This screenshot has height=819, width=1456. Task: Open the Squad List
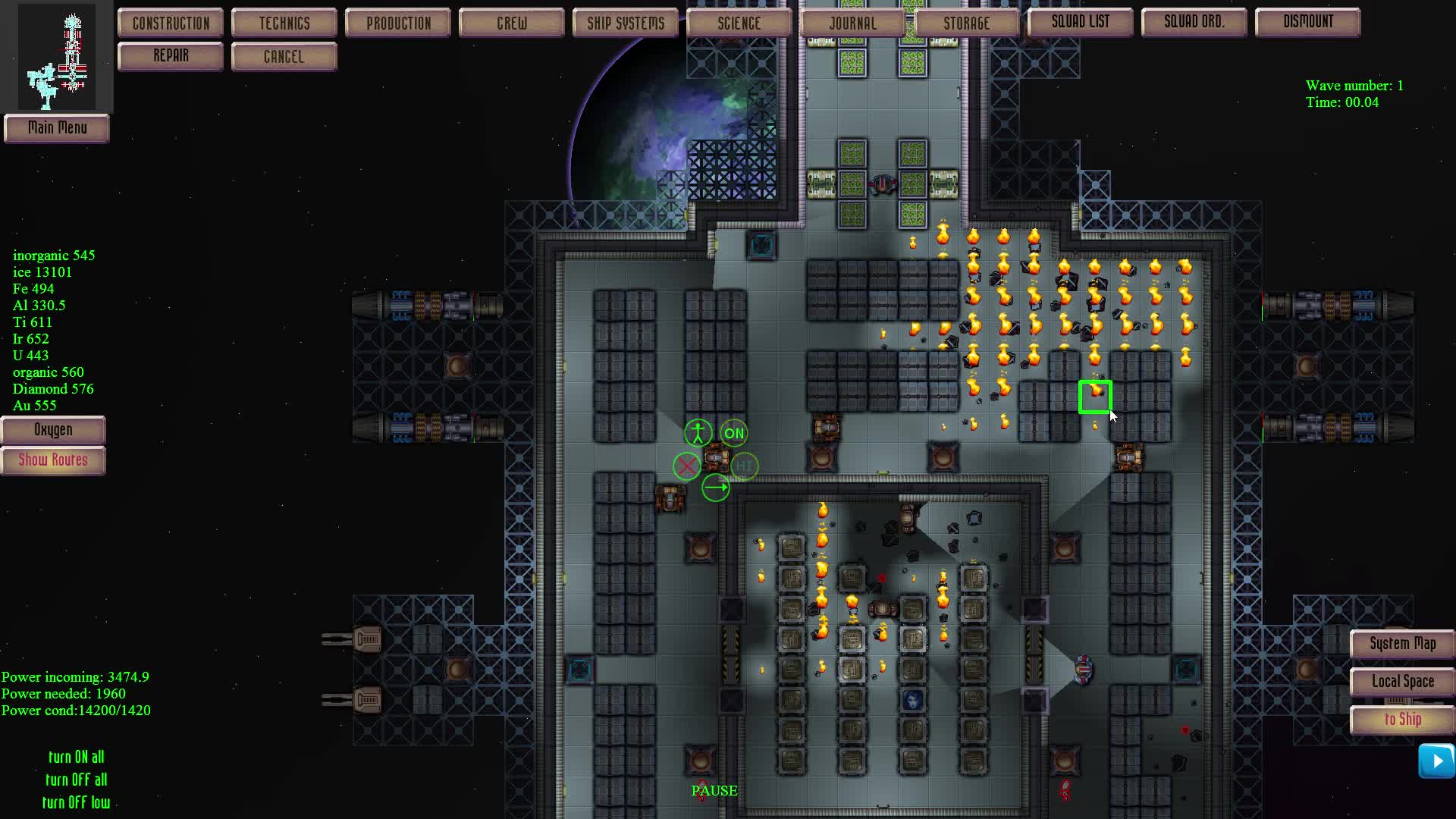(1080, 22)
